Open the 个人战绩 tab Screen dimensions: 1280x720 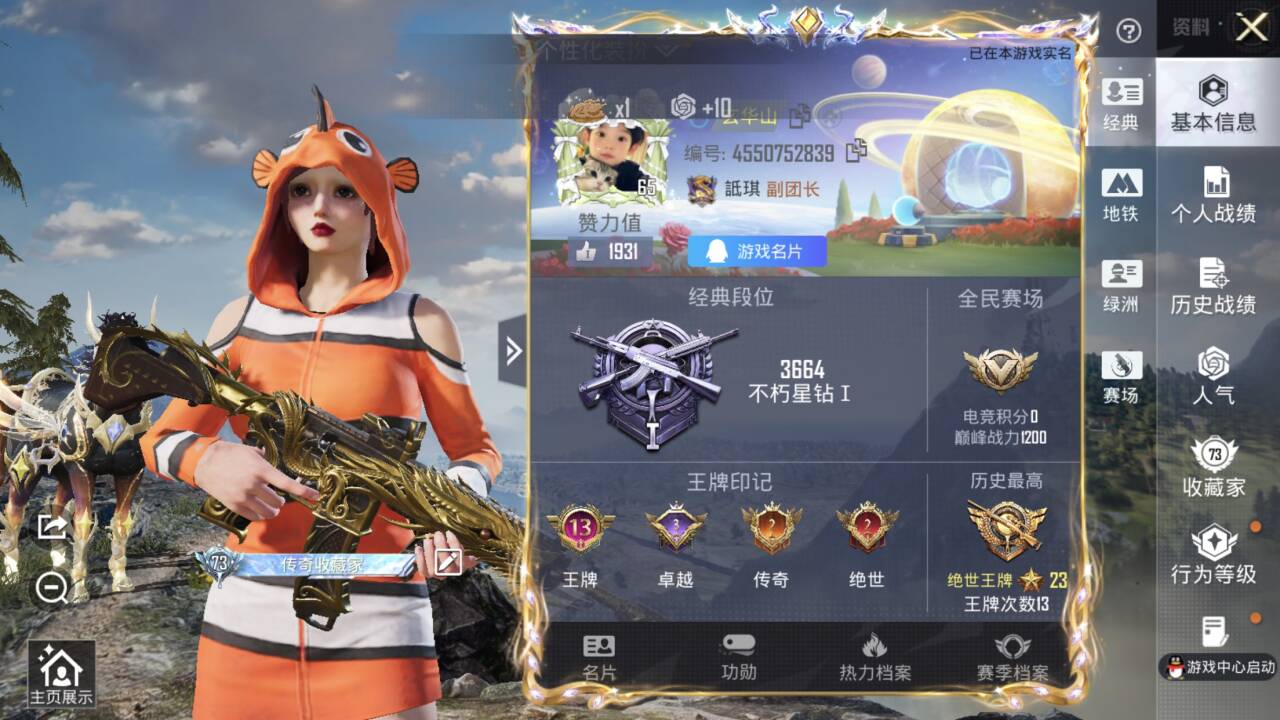(x=1213, y=195)
